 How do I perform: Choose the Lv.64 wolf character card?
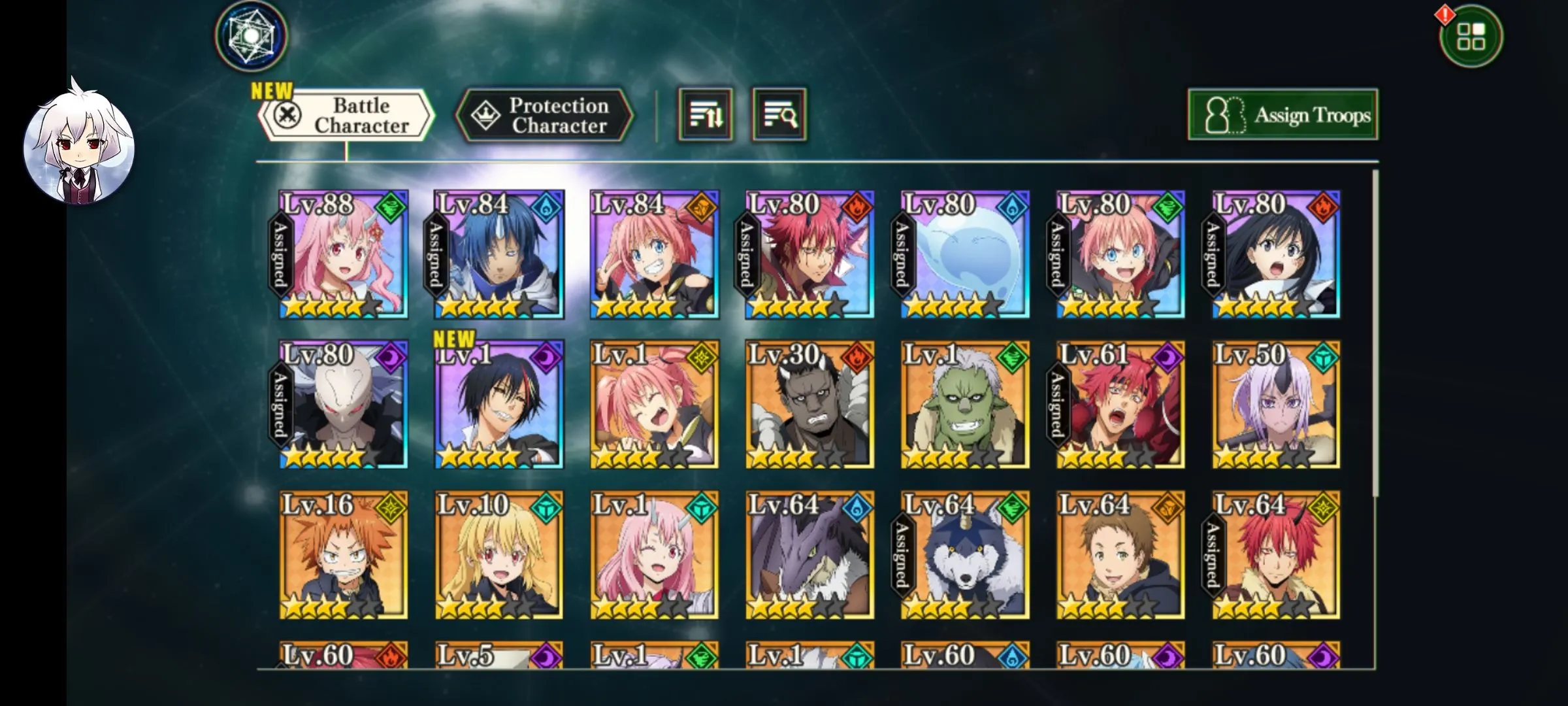coord(966,555)
